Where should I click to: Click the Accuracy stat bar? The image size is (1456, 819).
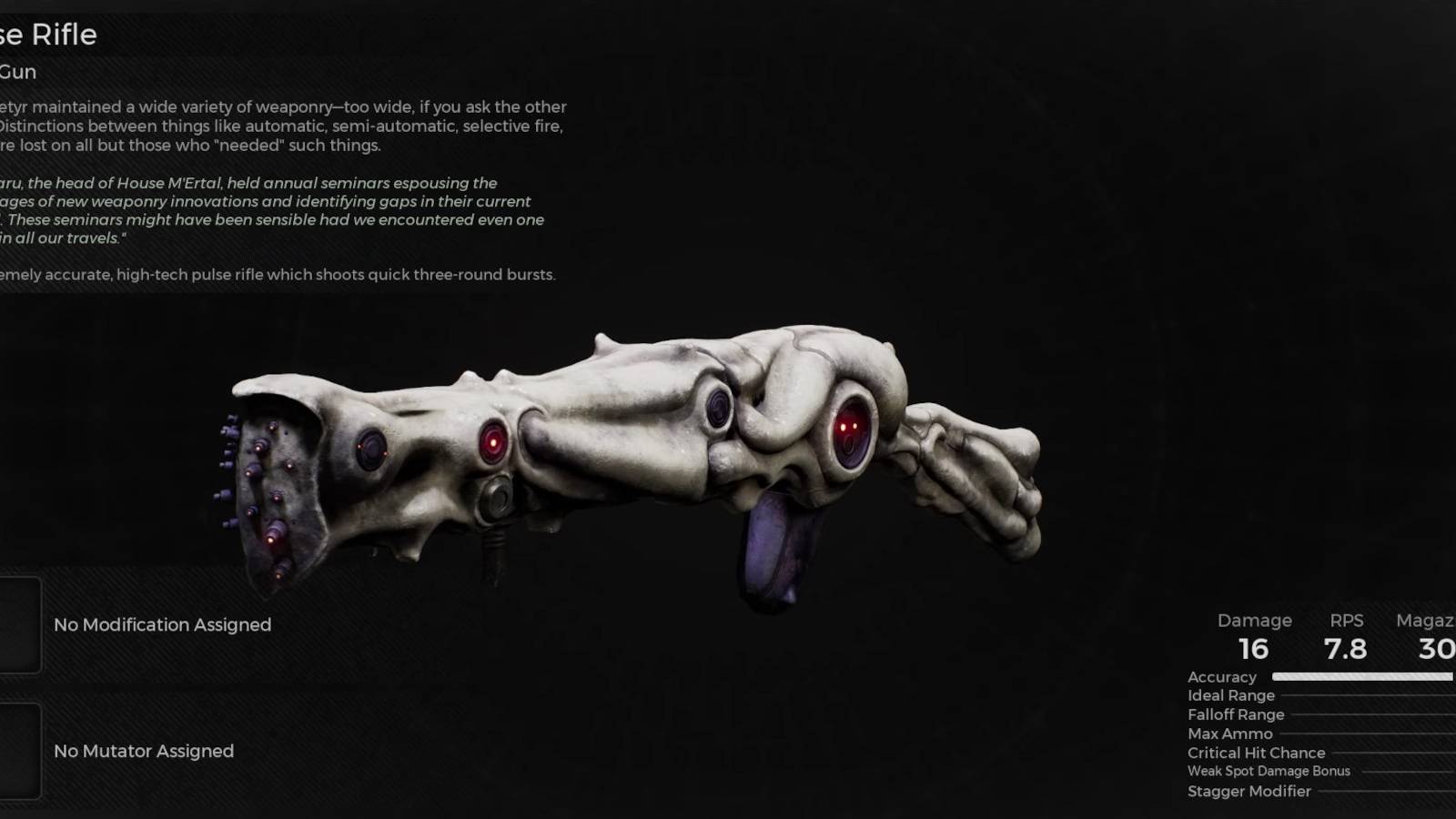point(1362,677)
